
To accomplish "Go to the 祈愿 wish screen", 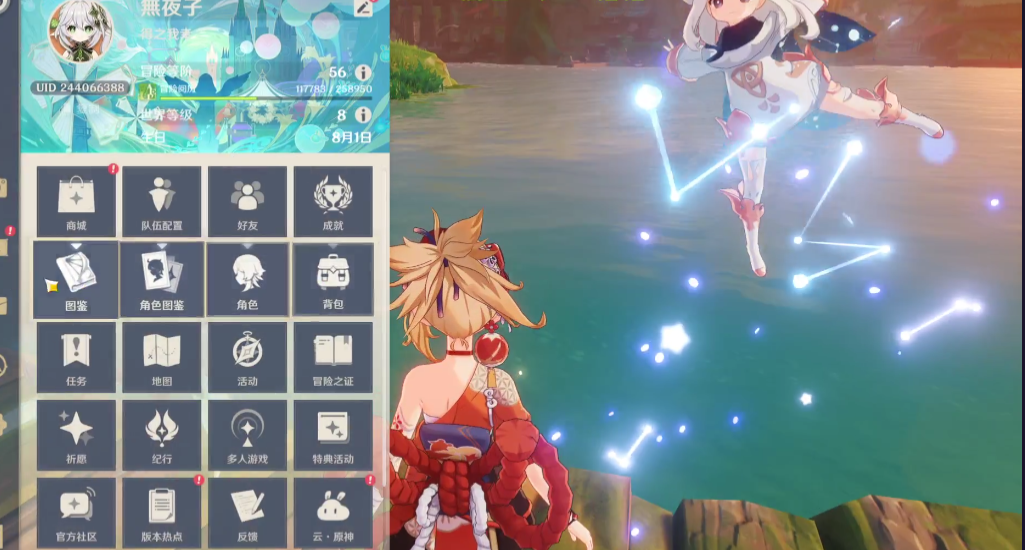I will [76, 435].
